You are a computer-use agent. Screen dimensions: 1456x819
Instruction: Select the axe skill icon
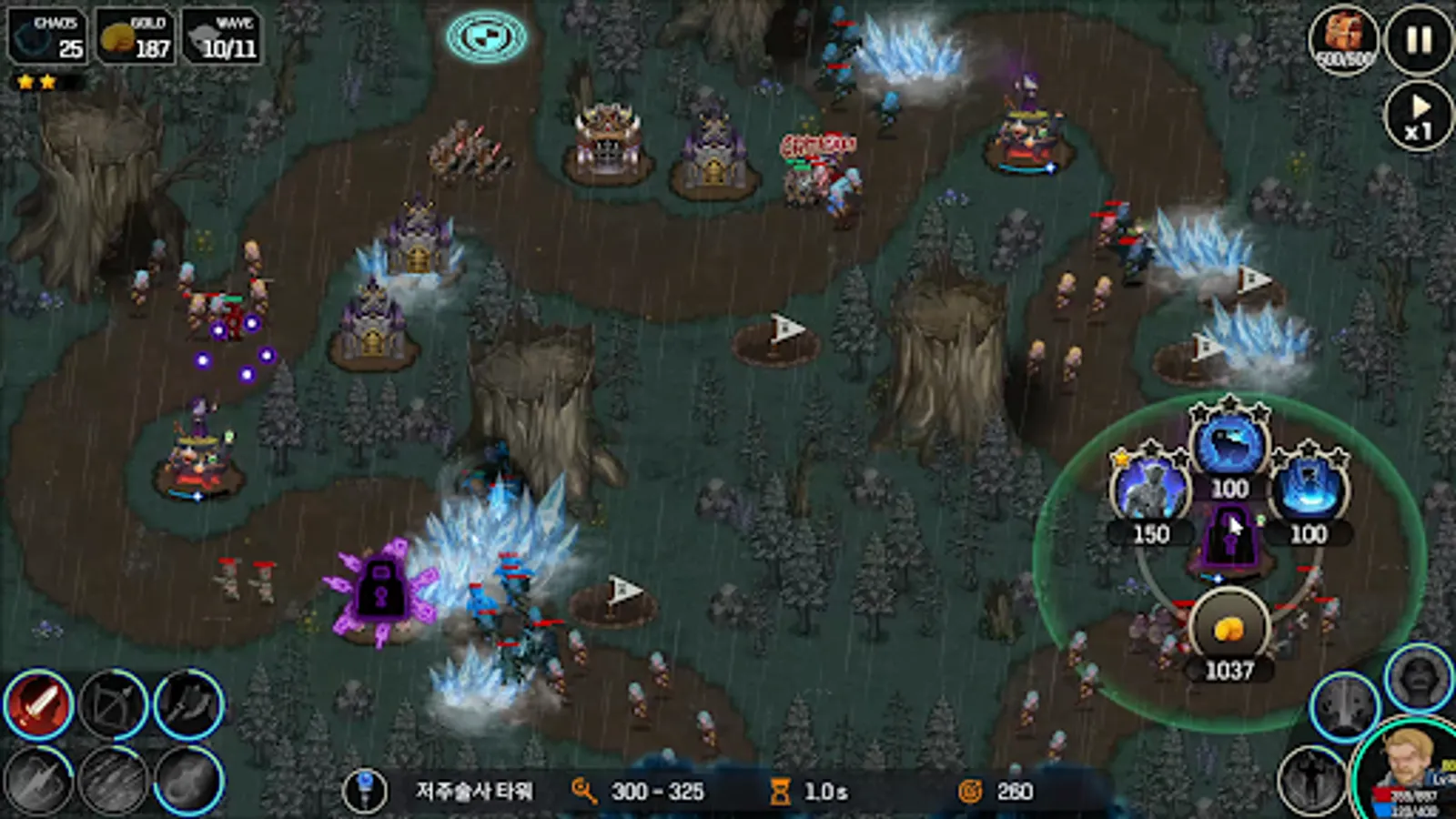pyautogui.click(x=187, y=705)
